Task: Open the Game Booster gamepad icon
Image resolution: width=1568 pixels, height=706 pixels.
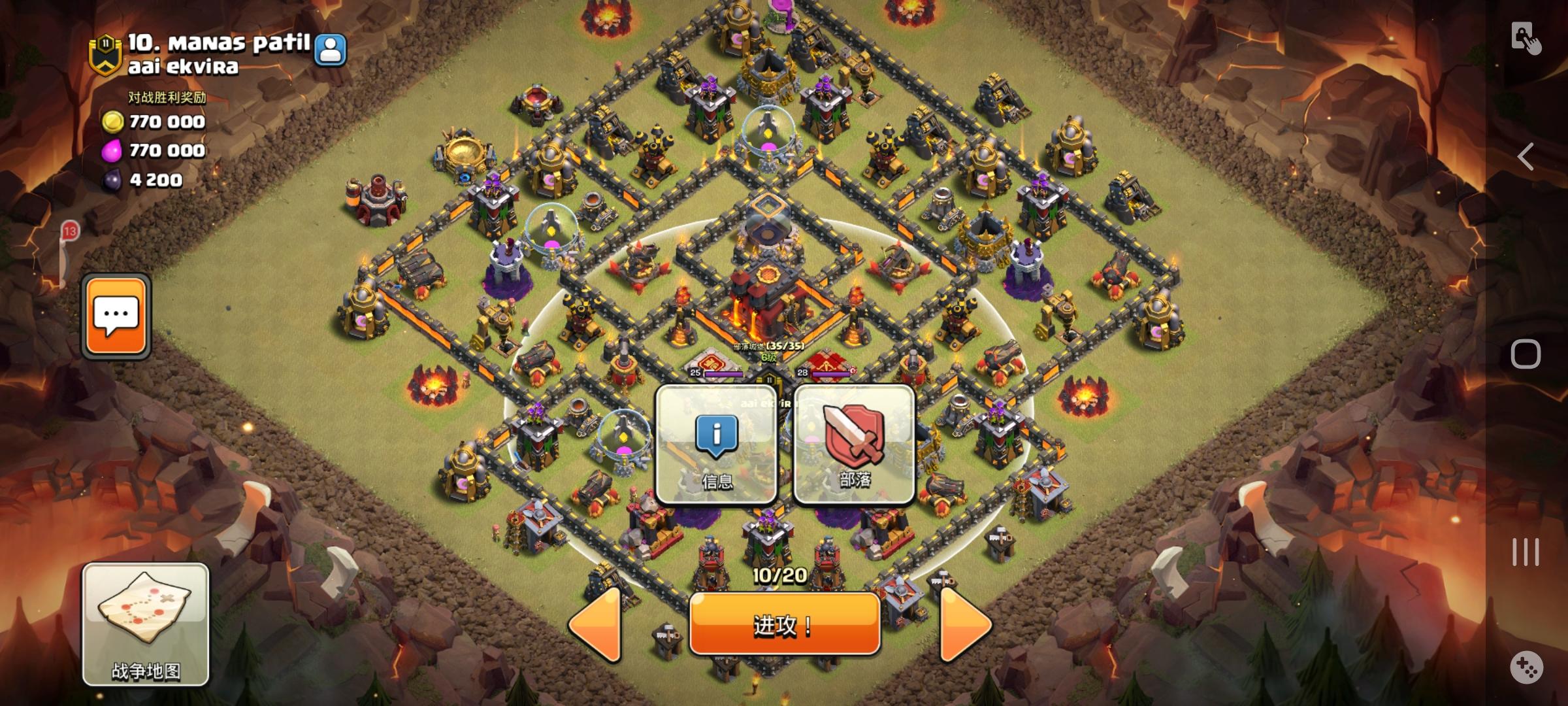Action: click(1527, 665)
